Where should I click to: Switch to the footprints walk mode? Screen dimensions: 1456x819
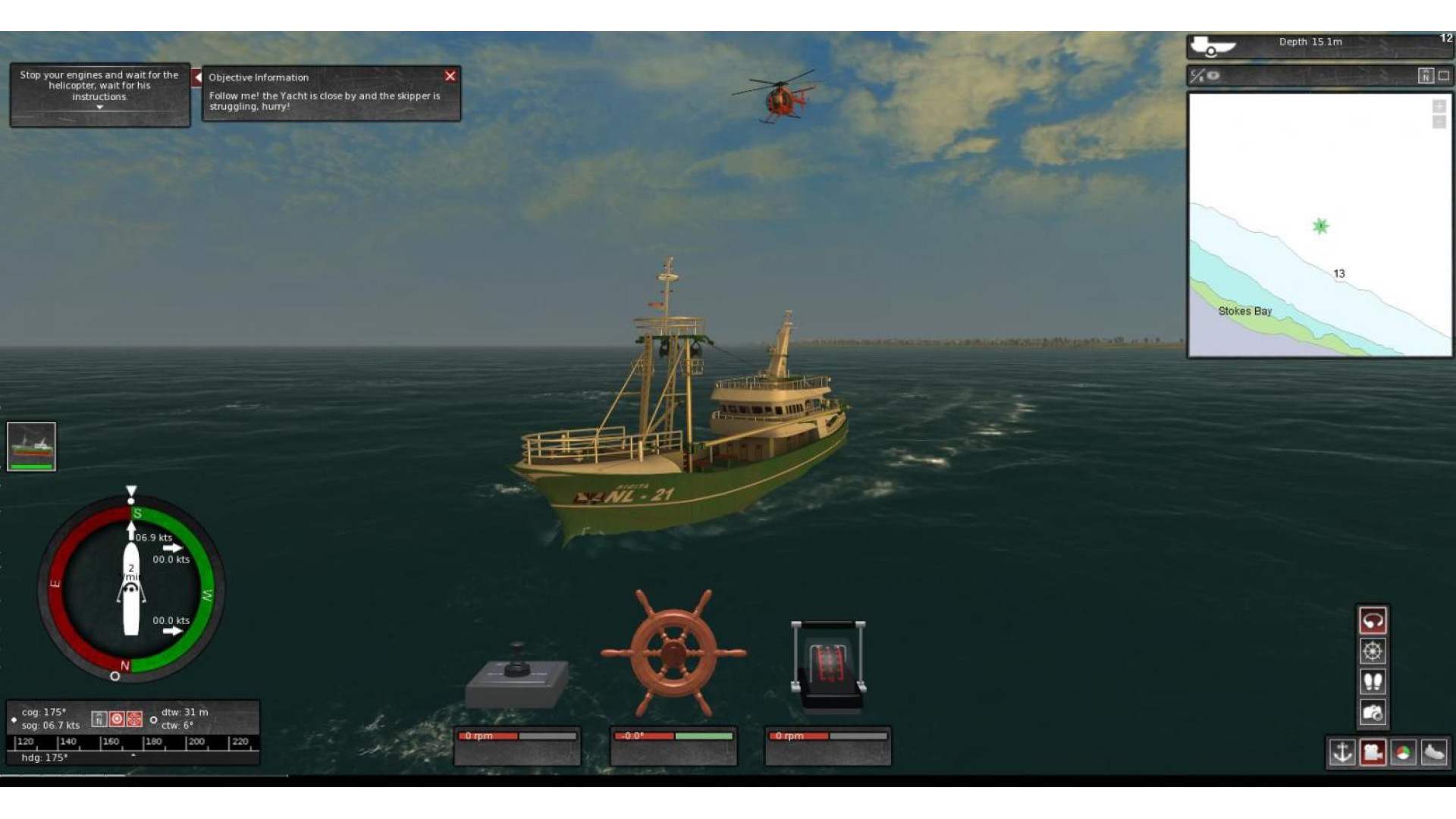[x=1373, y=682]
